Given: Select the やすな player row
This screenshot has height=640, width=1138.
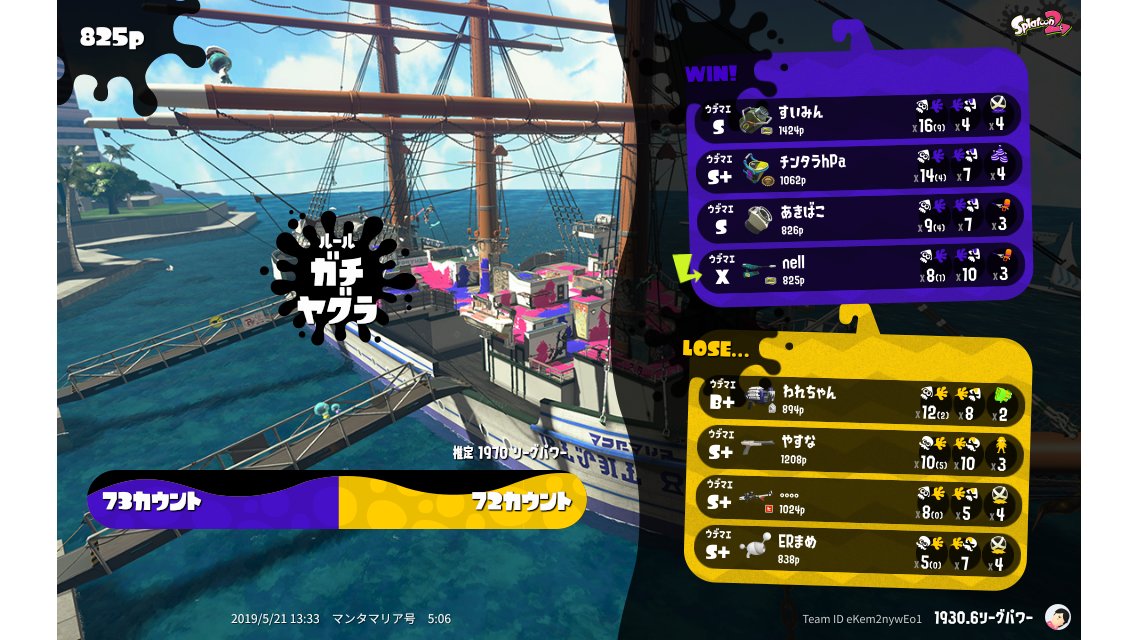Looking at the screenshot, I should [x=860, y=451].
